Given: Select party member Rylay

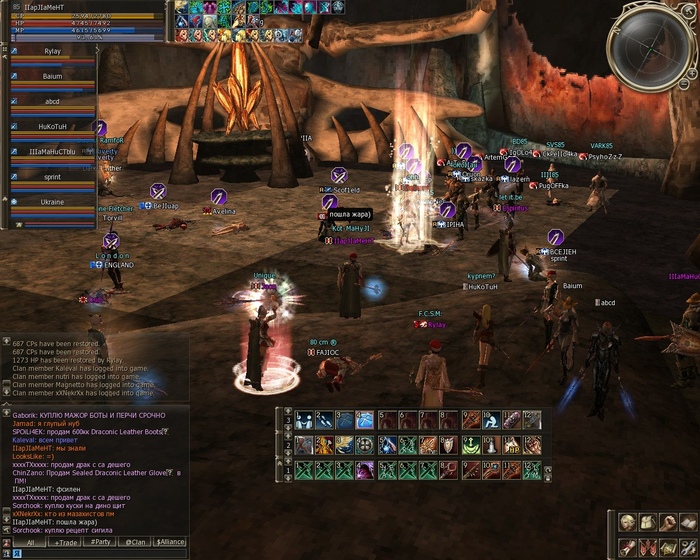Looking at the screenshot, I should pyautogui.click(x=52, y=50).
